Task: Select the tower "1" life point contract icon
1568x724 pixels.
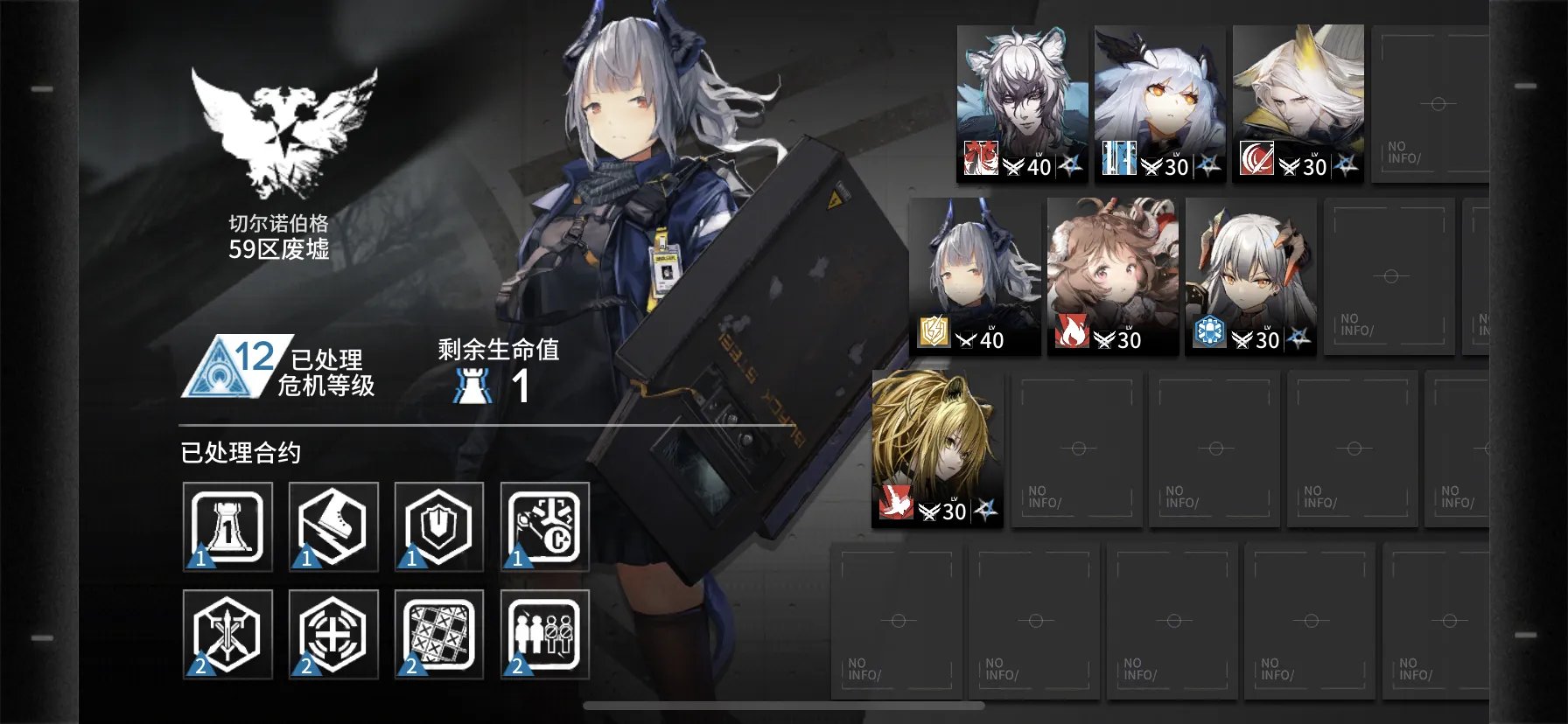Action: pyautogui.click(x=226, y=527)
